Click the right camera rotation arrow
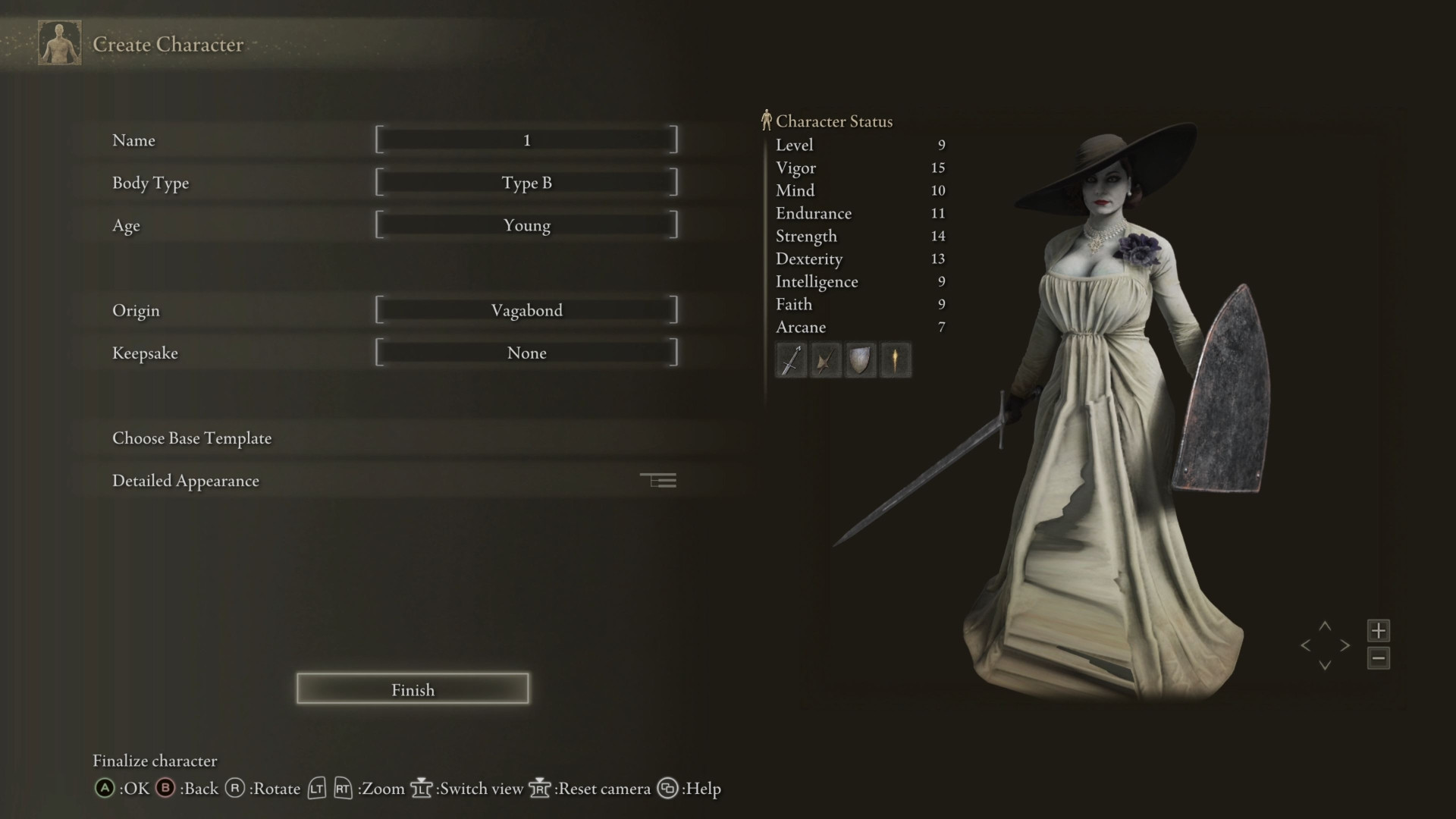Screen dimensions: 1456x819 click(1347, 645)
